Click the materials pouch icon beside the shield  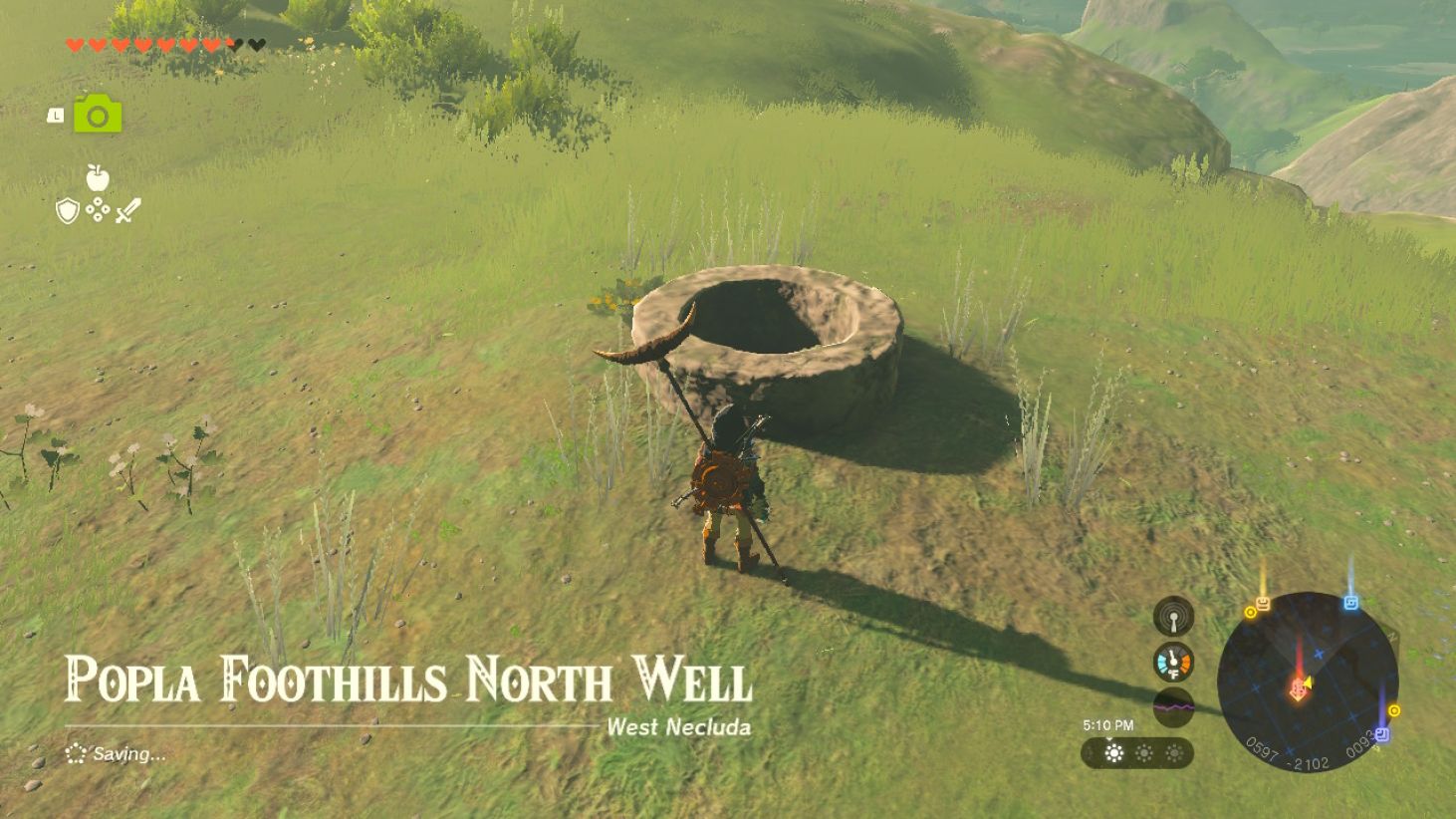pos(96,211)
